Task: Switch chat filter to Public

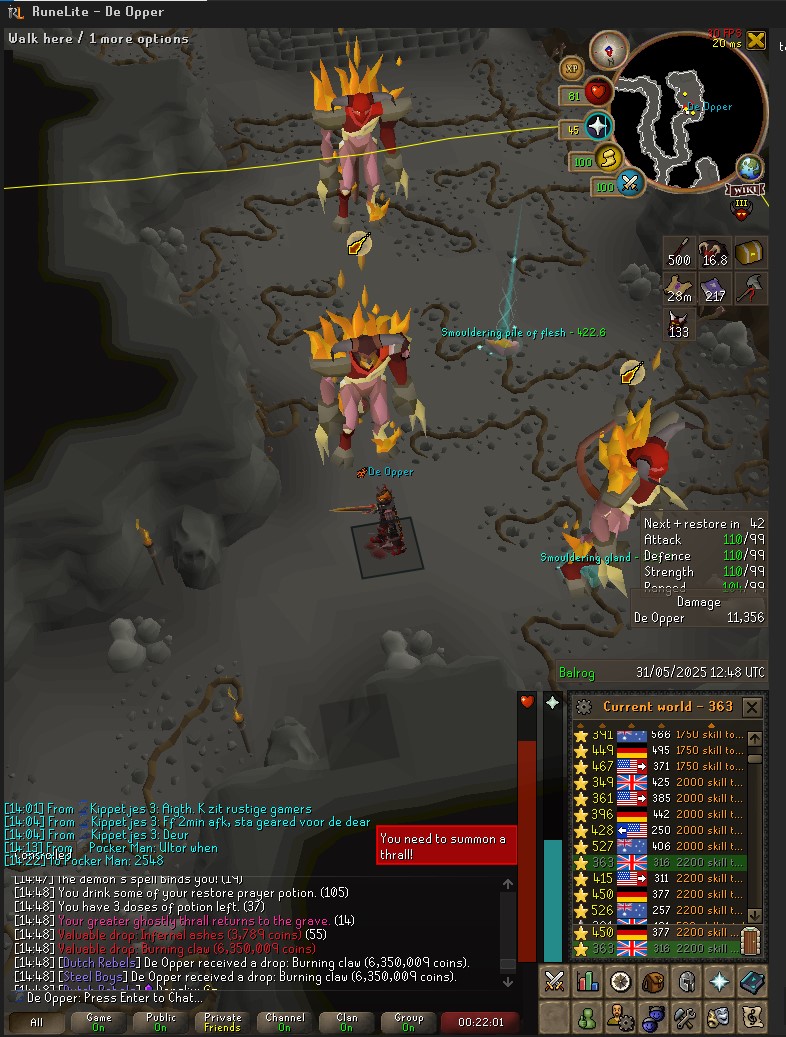Action: tap(161, 1022)
